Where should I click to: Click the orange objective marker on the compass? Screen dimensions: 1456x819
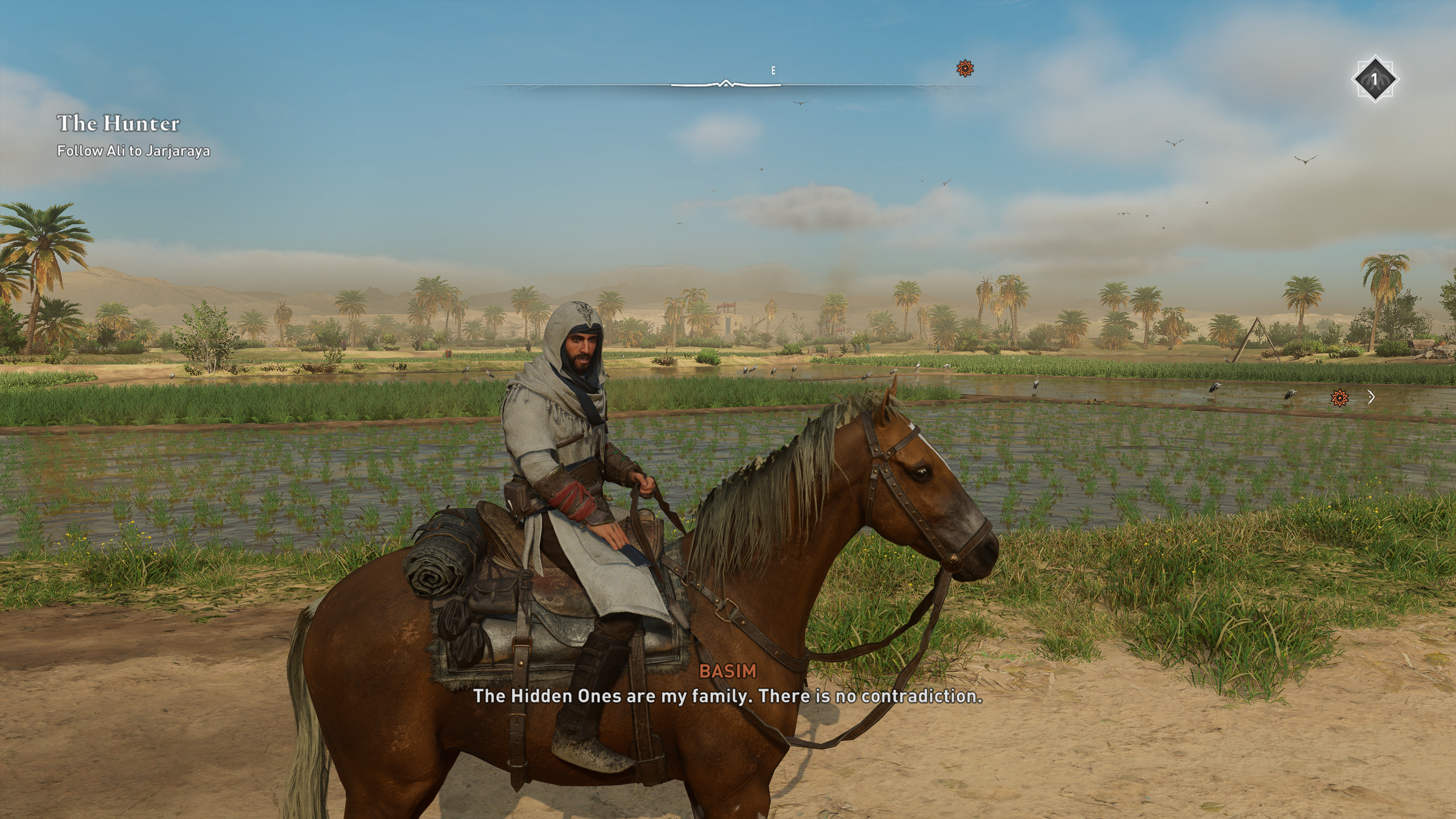[965, 69]
